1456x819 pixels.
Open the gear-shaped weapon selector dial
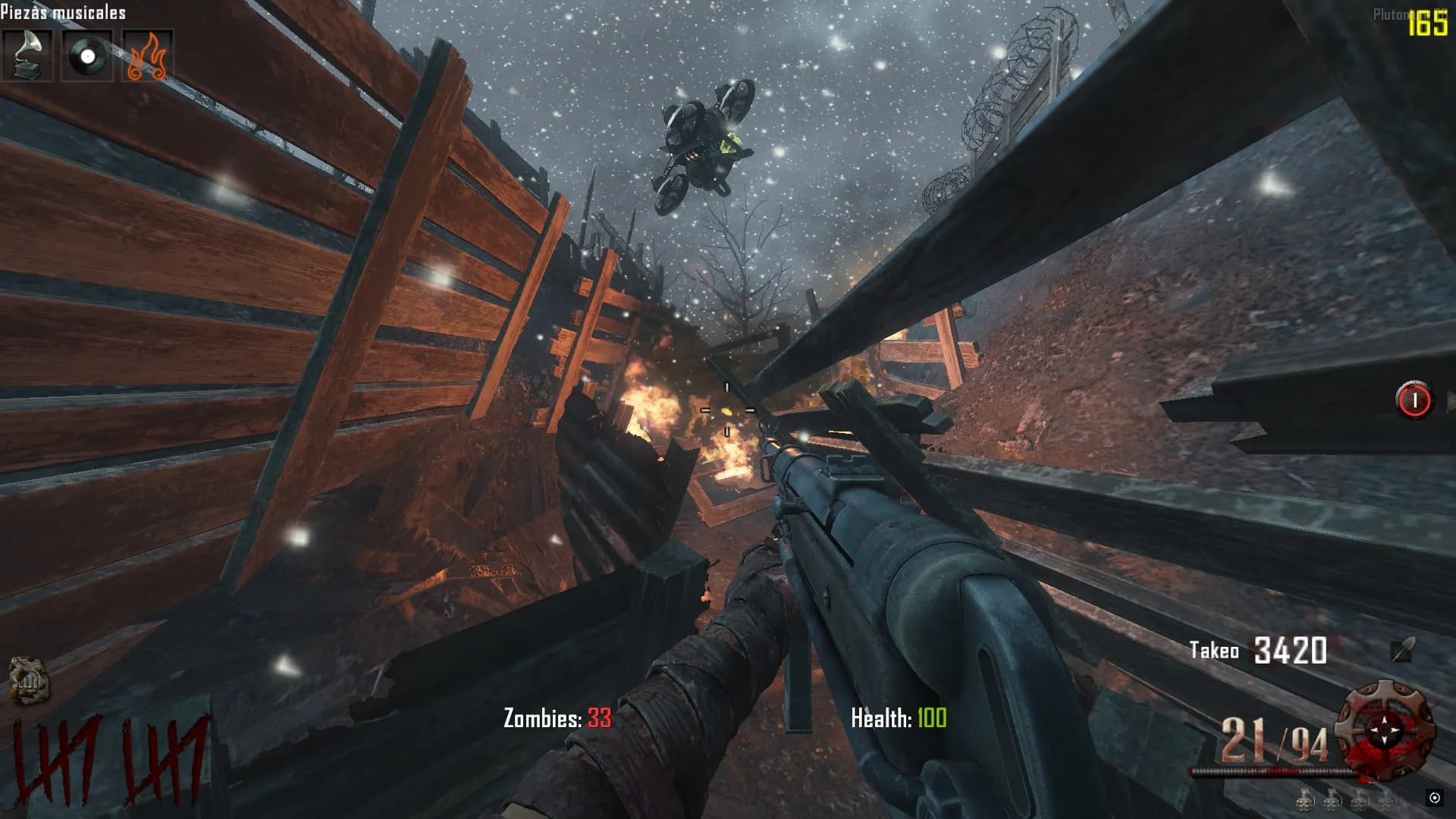pos(1385,730)
